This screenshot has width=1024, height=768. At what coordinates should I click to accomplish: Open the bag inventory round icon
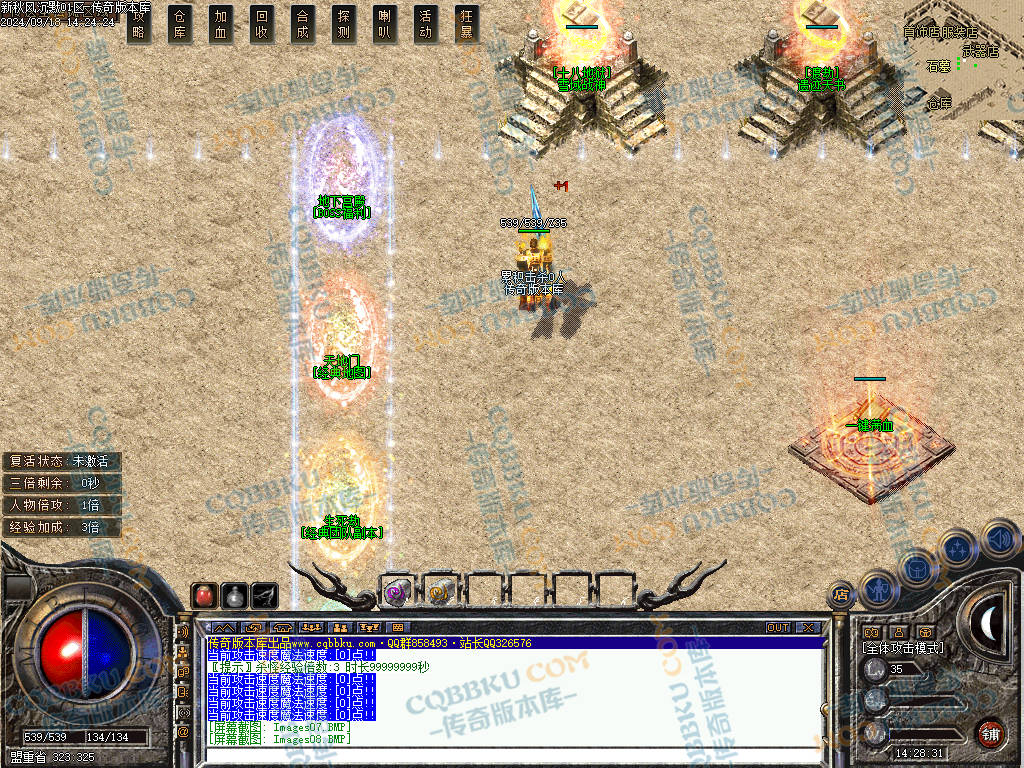917,568
